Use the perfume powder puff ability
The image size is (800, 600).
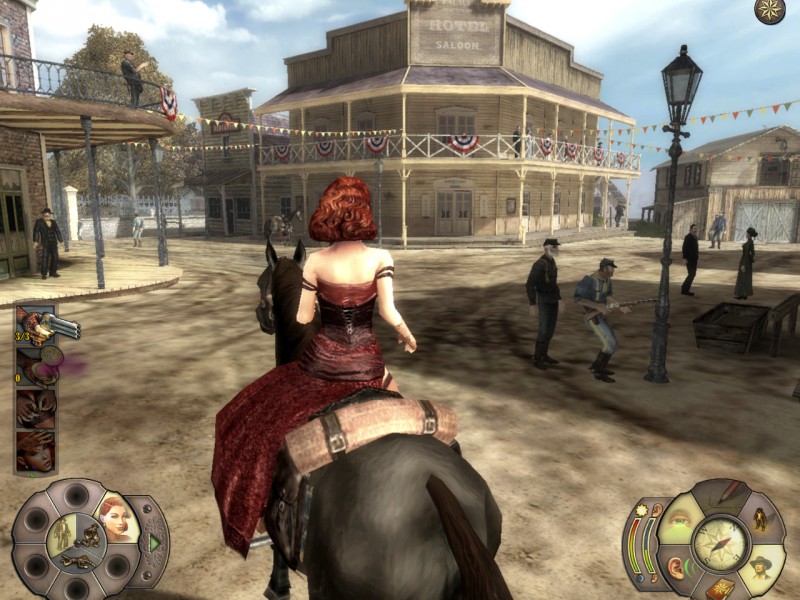coord(36,366)
